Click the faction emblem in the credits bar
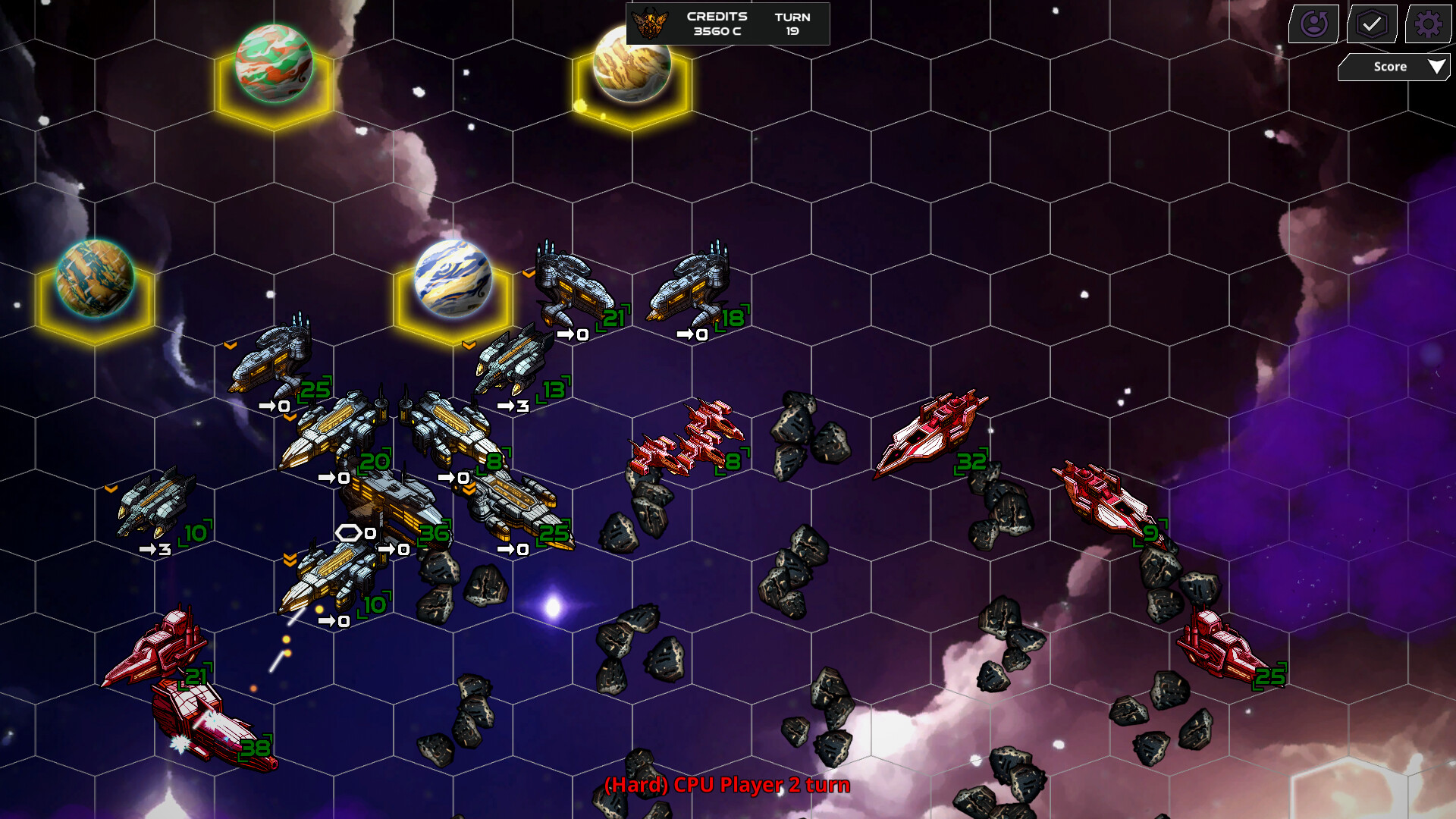The height and width of the screenshot is (819, 1456). point(651,23)
